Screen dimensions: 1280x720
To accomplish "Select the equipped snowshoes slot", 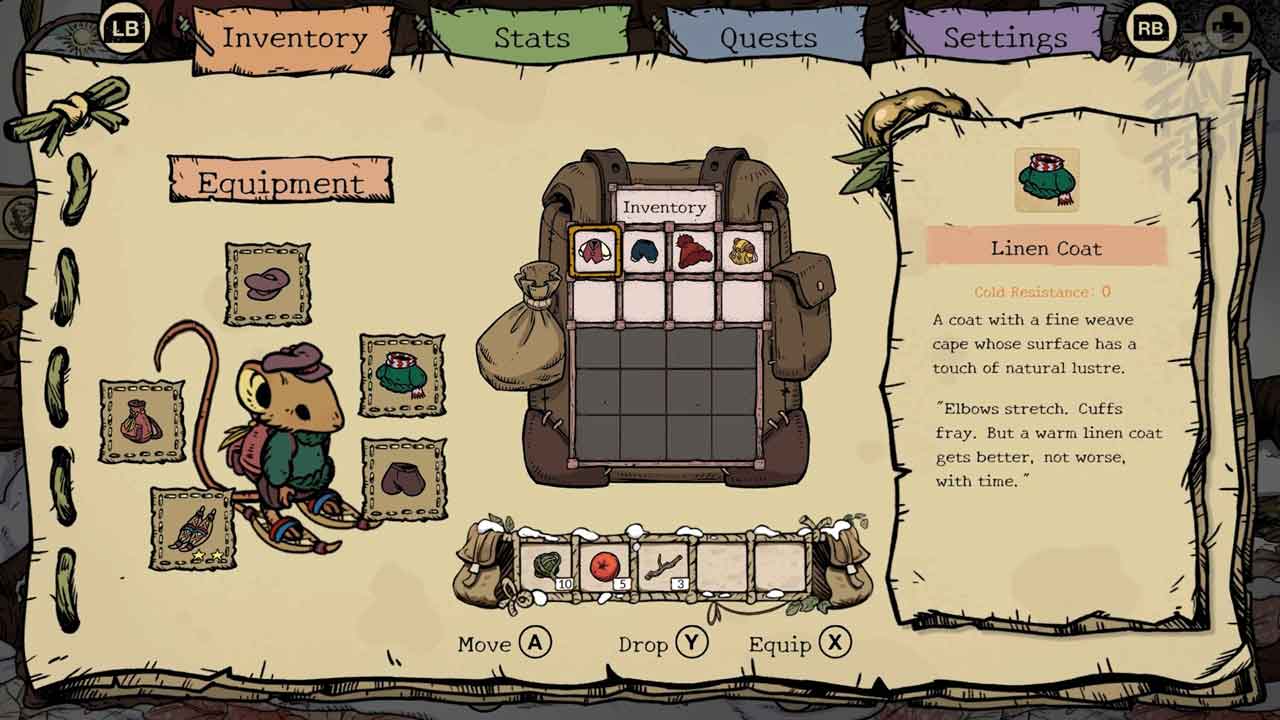I will (x=193, y=528).
